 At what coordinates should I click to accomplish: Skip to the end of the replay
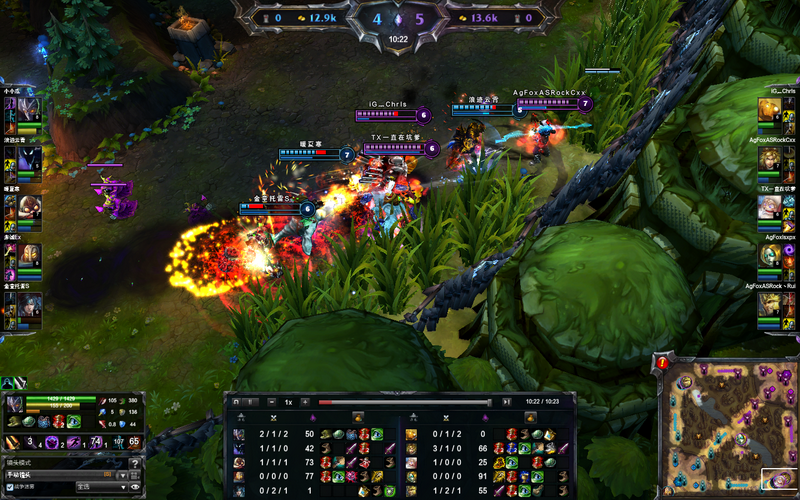coord(507,401)
